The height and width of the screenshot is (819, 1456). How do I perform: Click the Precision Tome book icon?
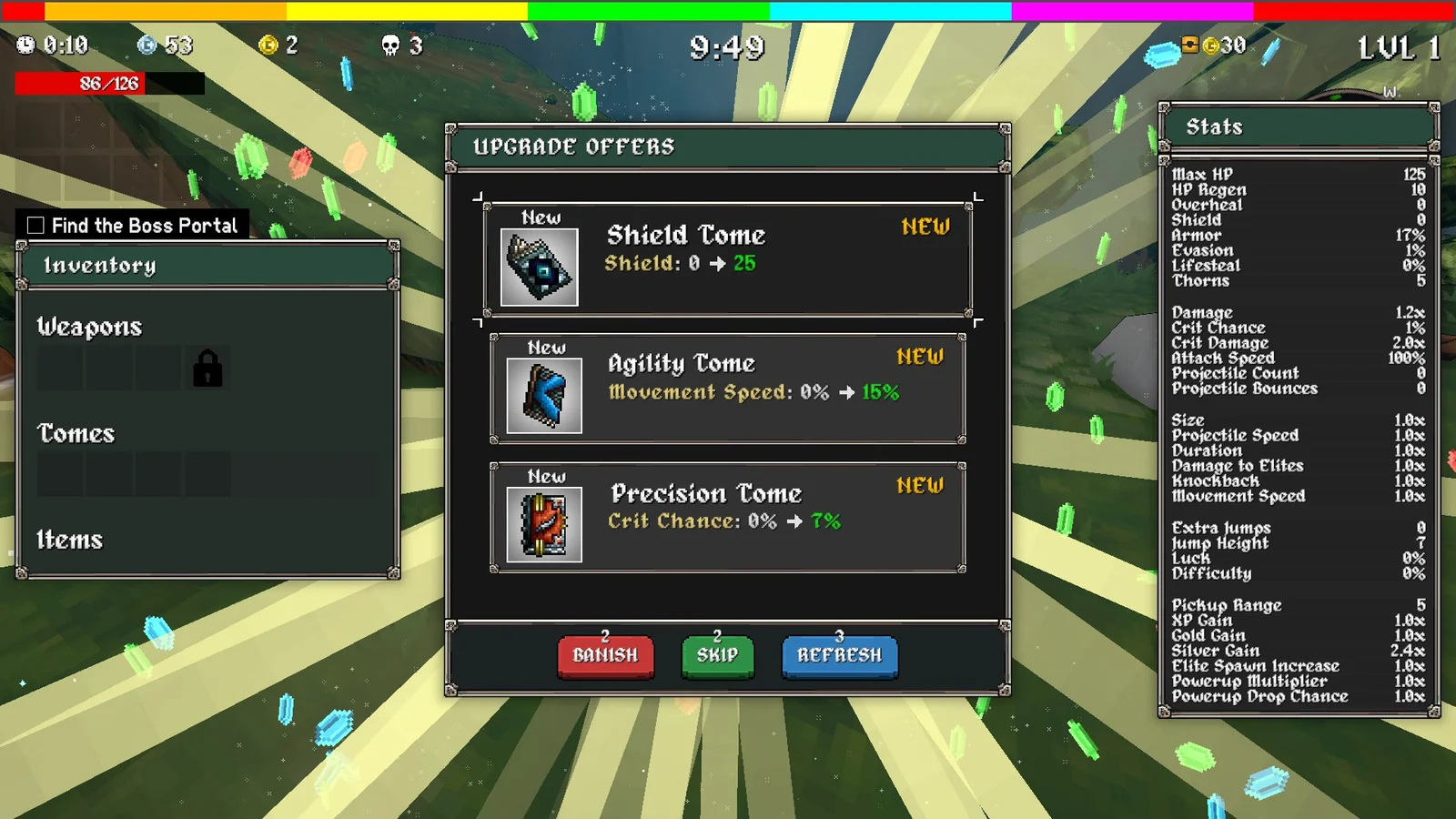(544, 525)
